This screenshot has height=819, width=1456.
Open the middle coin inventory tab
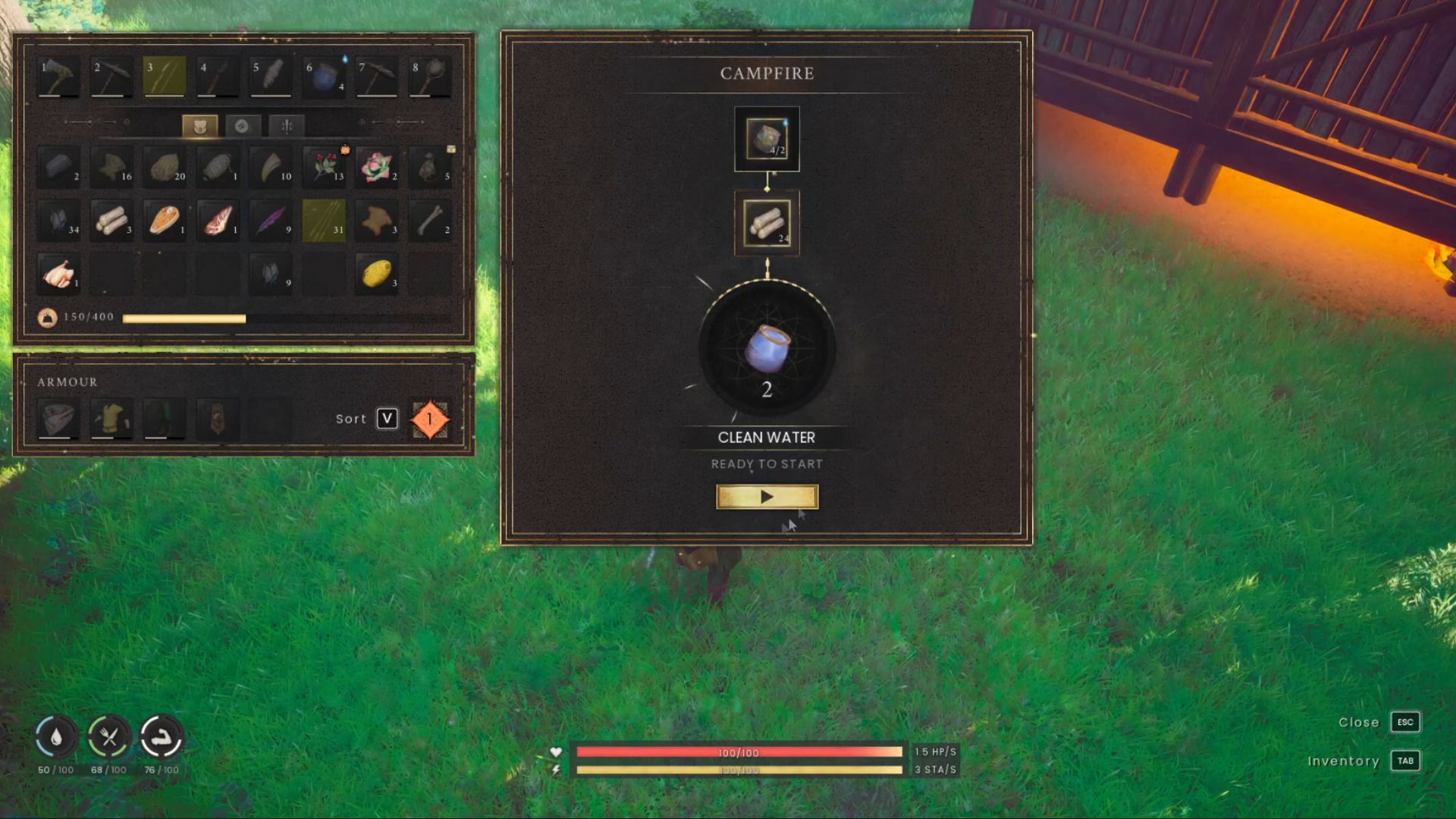pos(243,126)
